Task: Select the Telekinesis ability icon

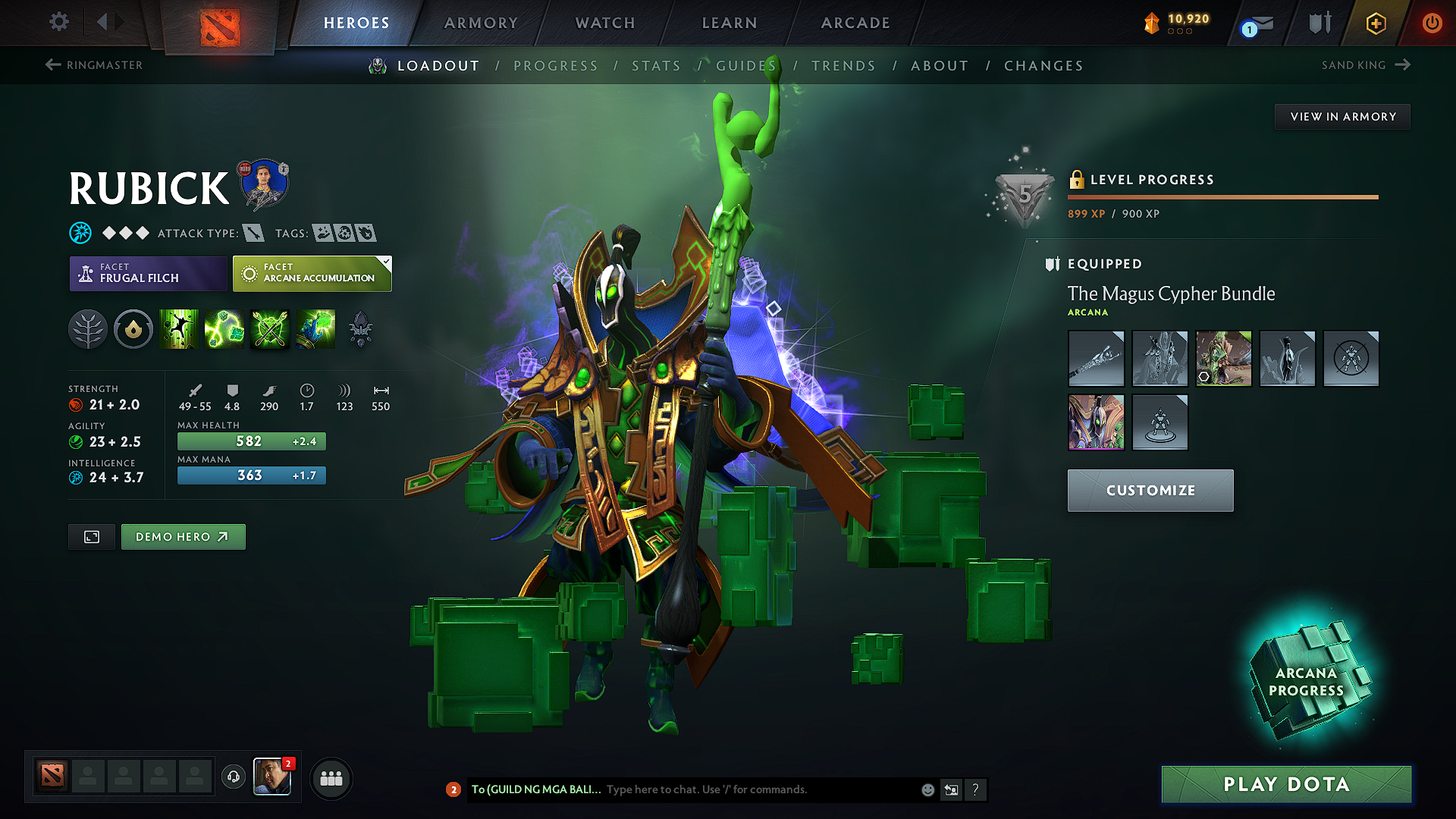Action: pyautogui.click(x=179, y=329)
